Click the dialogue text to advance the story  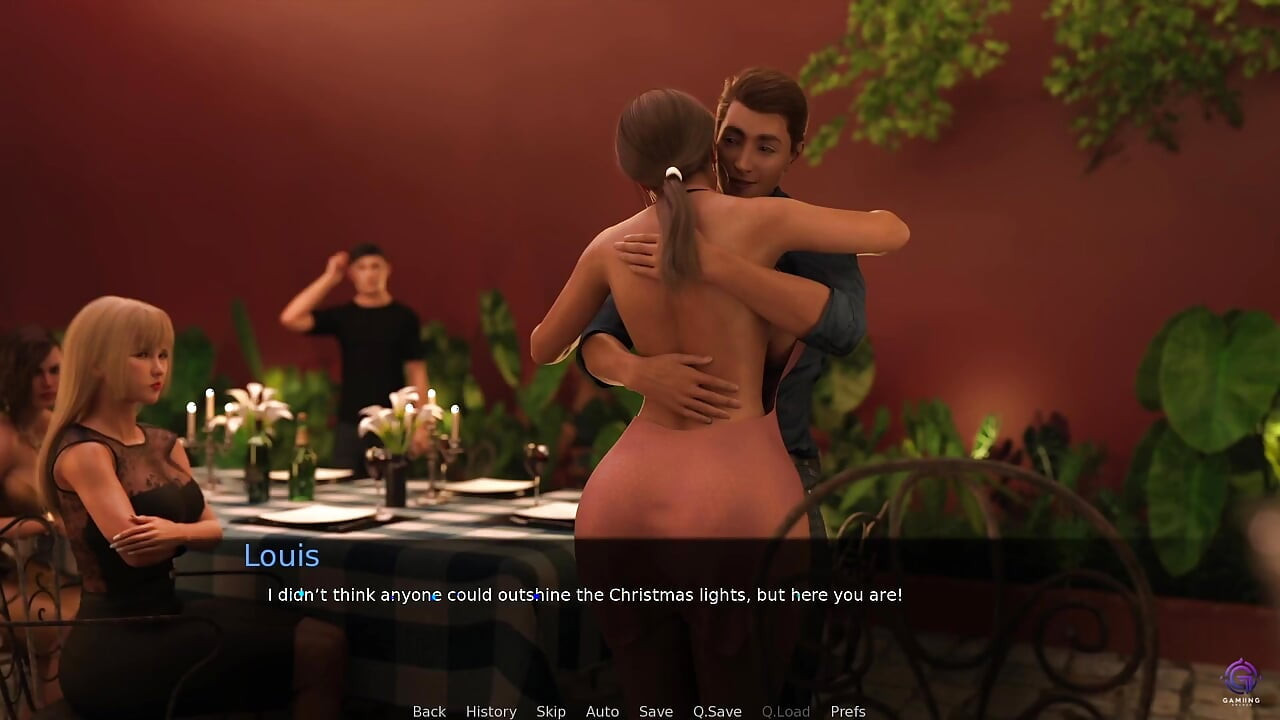[583, 594]
